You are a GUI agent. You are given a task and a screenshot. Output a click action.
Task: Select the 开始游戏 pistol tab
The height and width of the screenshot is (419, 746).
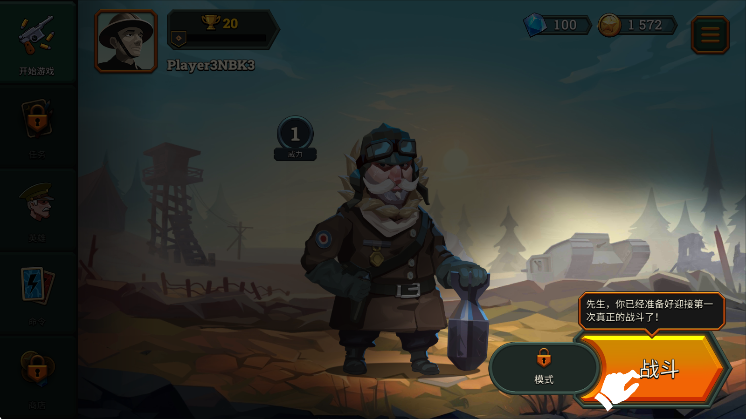[37, 42]
